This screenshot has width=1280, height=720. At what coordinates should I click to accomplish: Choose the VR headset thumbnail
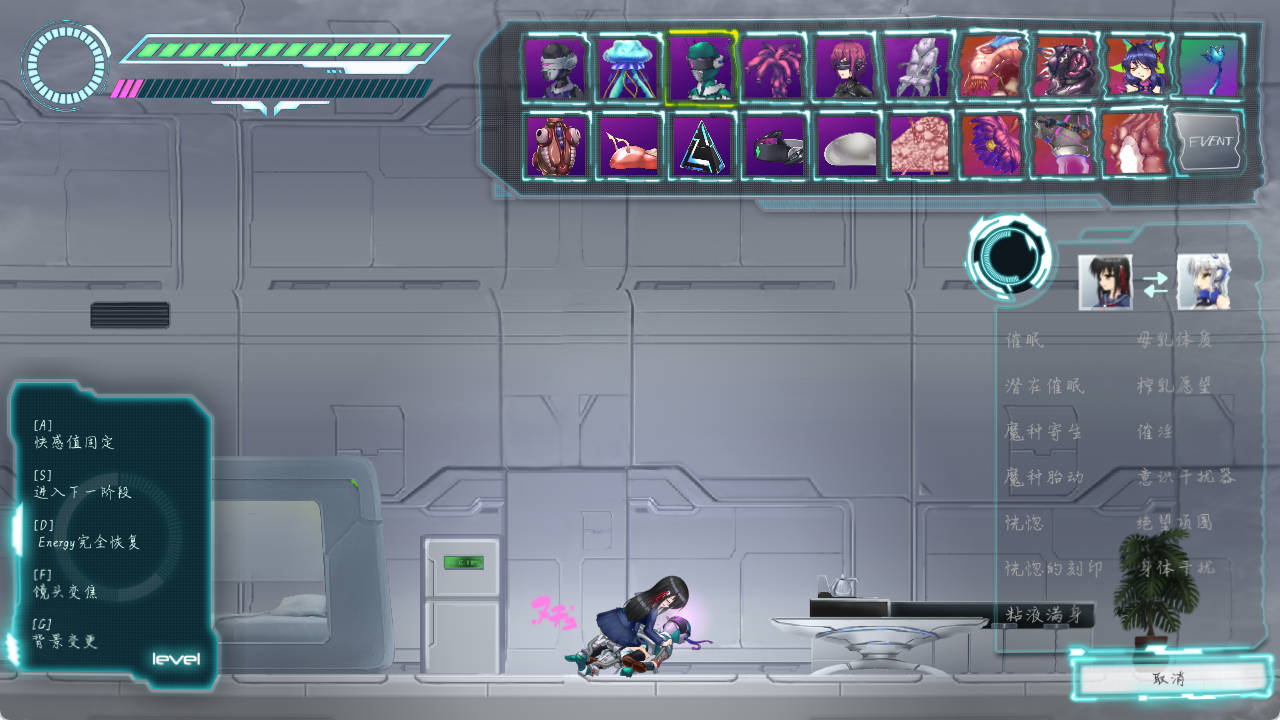pyautogui.click(x=775, y=145)
